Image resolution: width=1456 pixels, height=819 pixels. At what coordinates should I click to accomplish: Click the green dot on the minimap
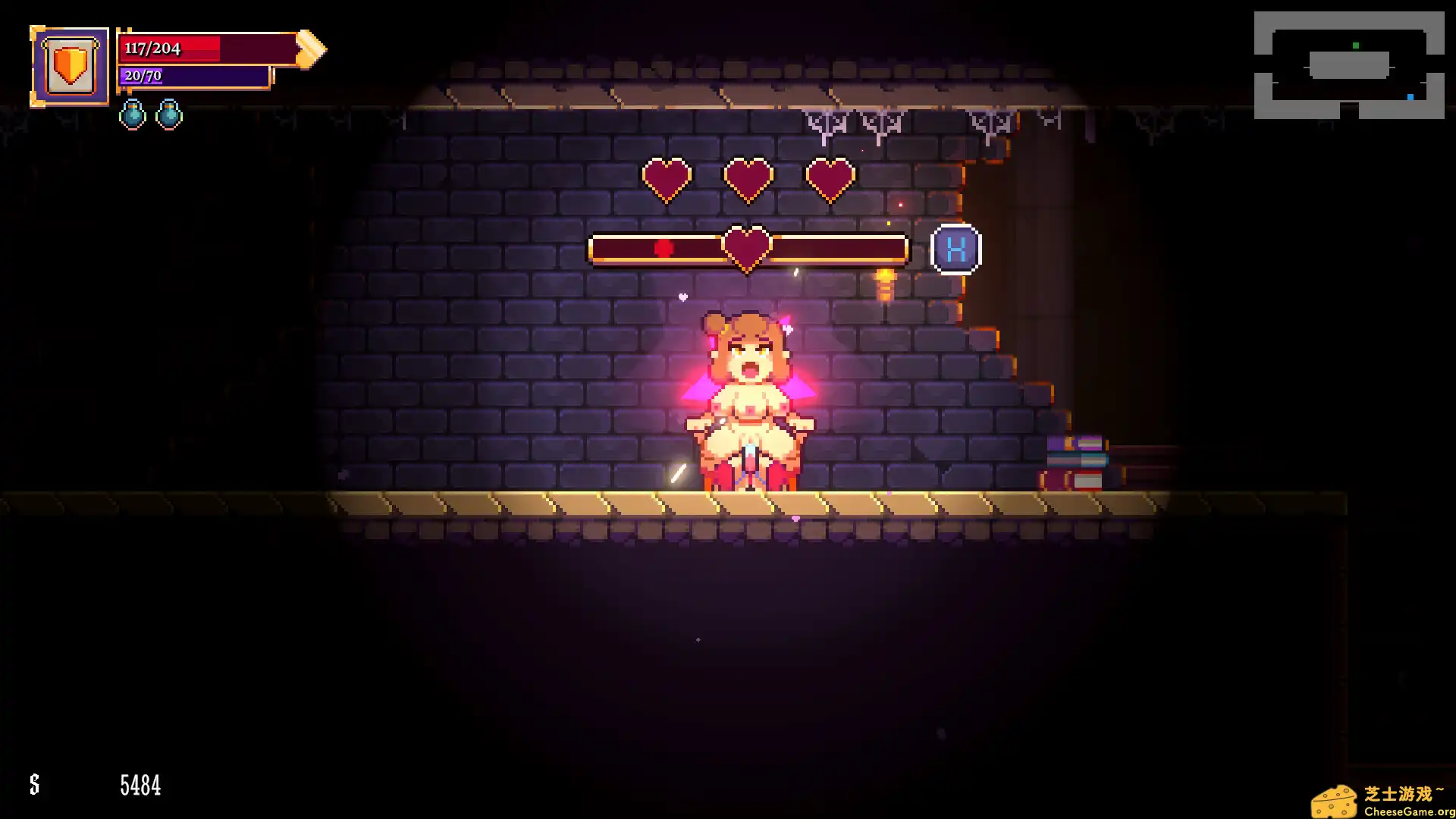click(1357, 44)
